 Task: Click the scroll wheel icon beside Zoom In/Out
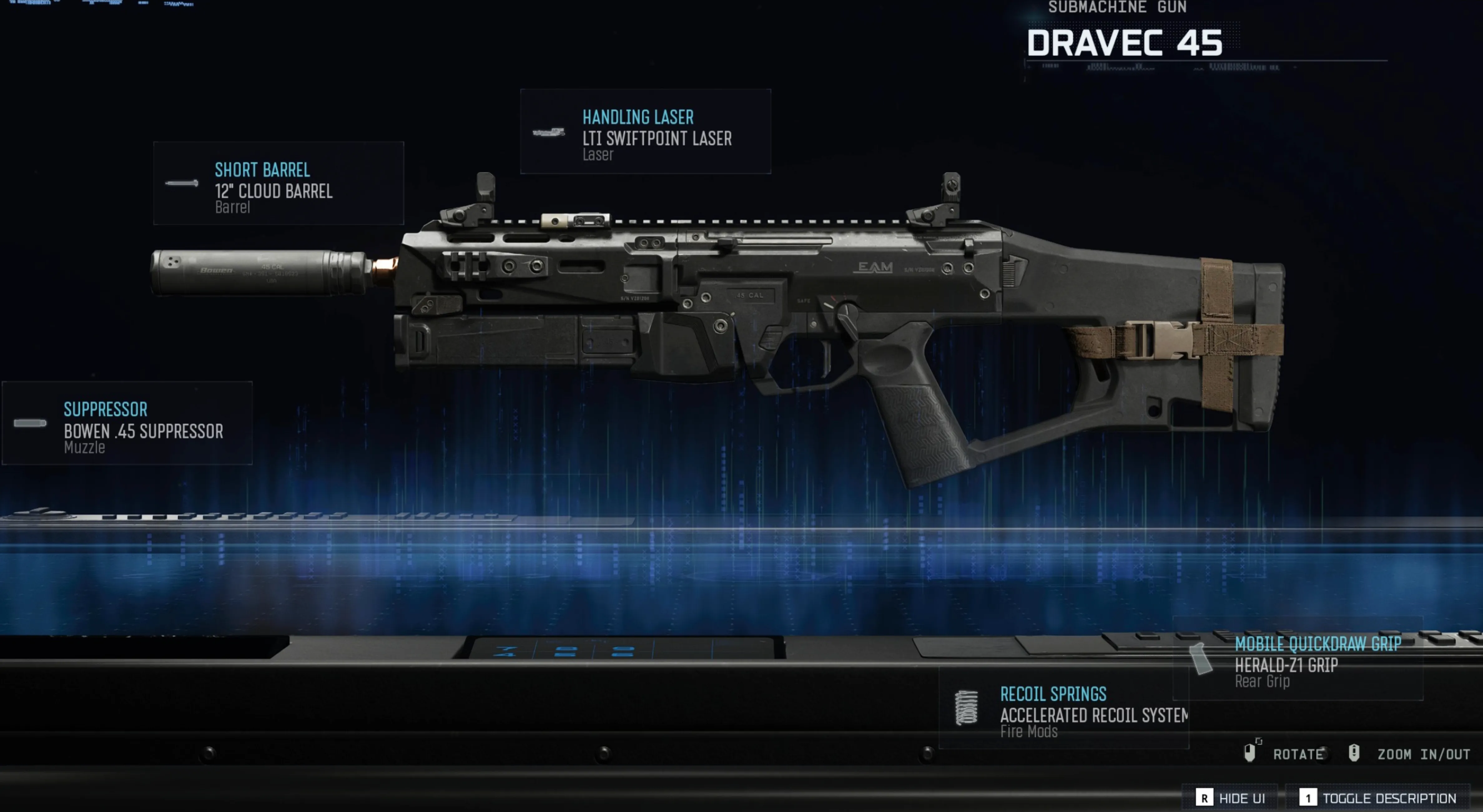pyautogui.click(x=1353, y=752)
